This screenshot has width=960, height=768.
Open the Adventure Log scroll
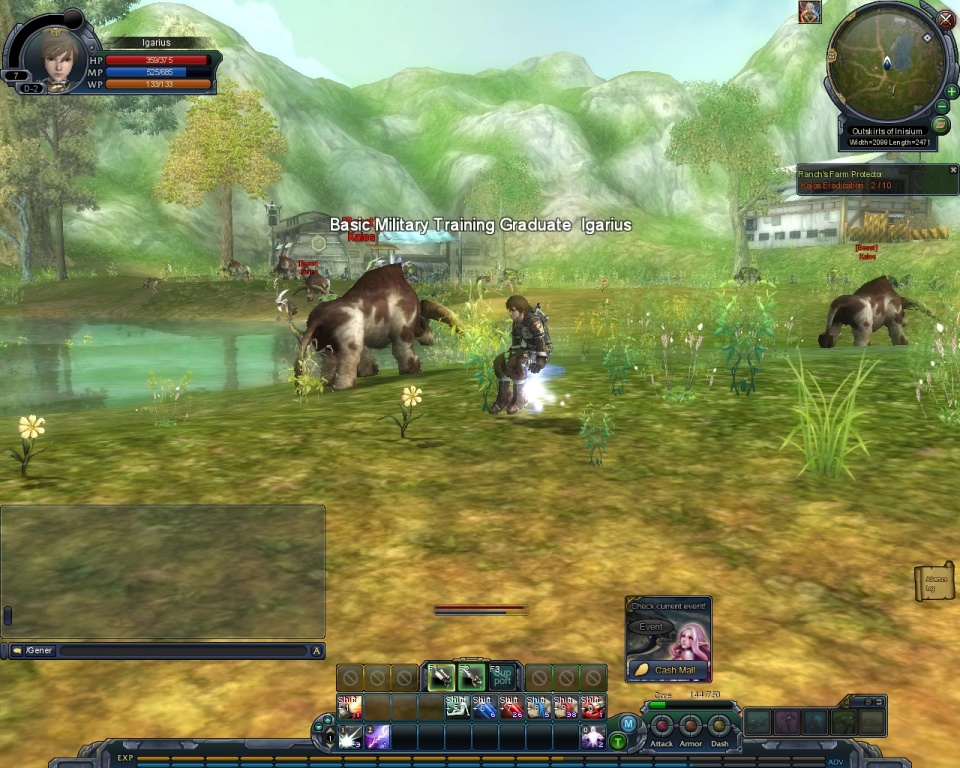[935, 581]
